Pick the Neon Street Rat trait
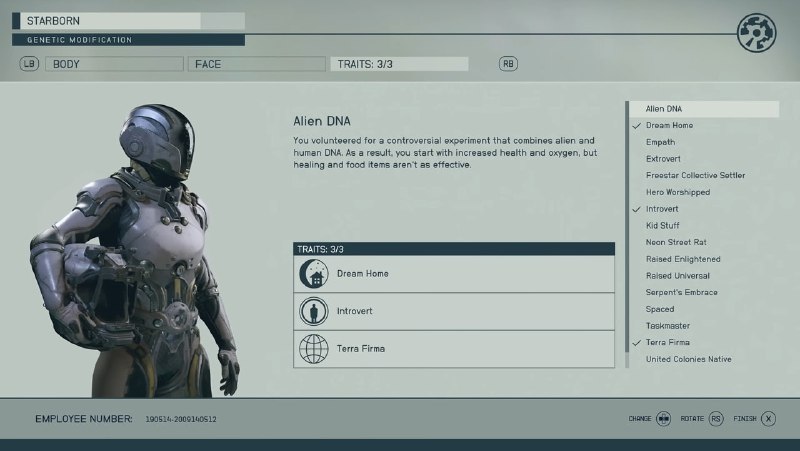This screenshot has width=800, height=451. tap(677, 242)
